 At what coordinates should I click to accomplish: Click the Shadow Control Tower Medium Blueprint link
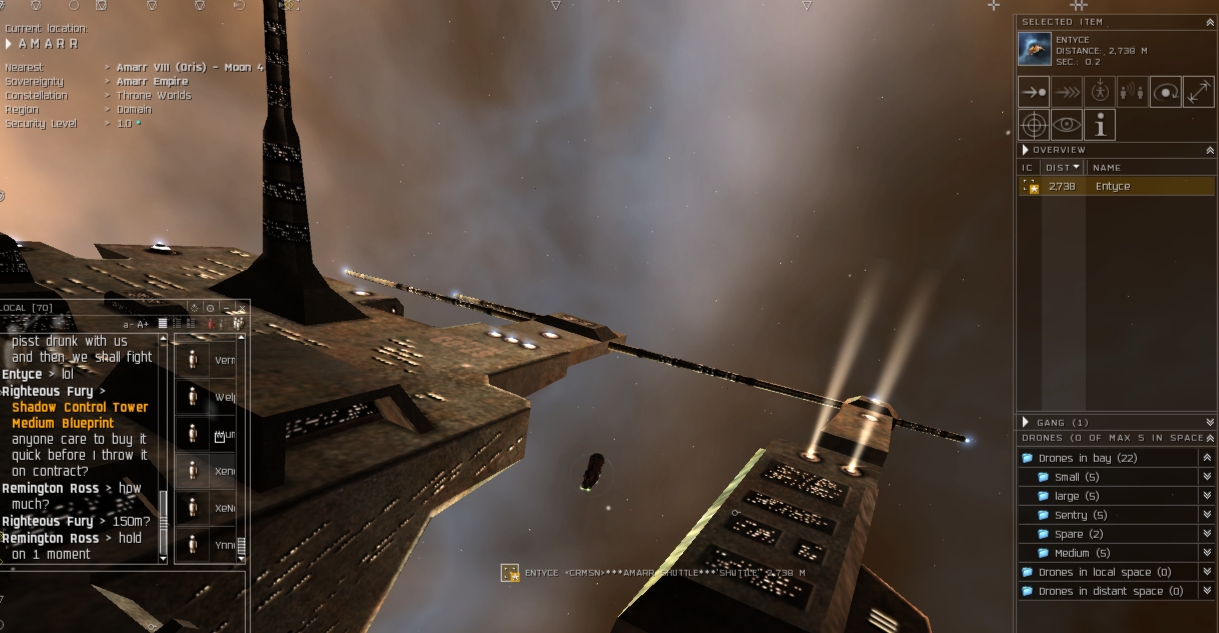tap(79, 415)
